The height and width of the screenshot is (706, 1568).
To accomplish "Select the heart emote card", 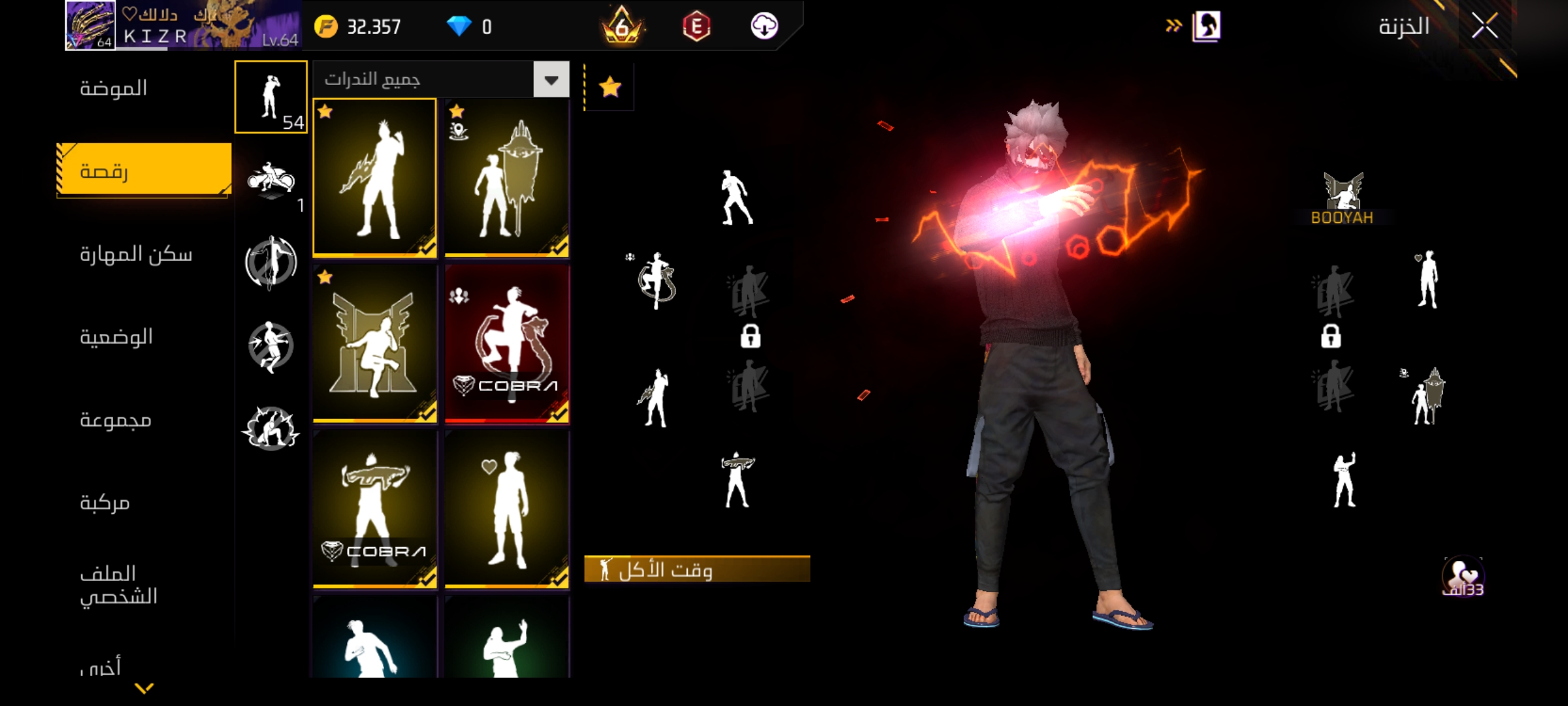I will point(507,510).
